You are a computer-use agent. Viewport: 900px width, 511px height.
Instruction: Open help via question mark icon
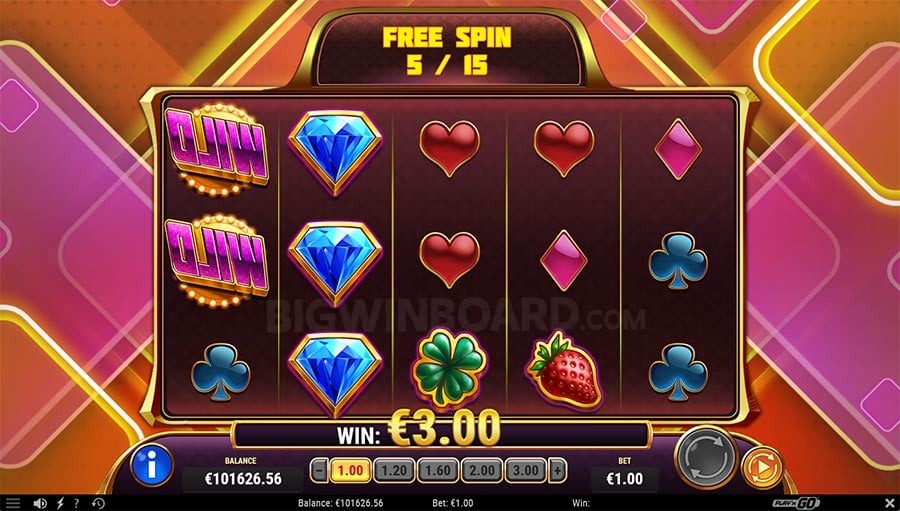pyautogui.click(x=77, y=502)
